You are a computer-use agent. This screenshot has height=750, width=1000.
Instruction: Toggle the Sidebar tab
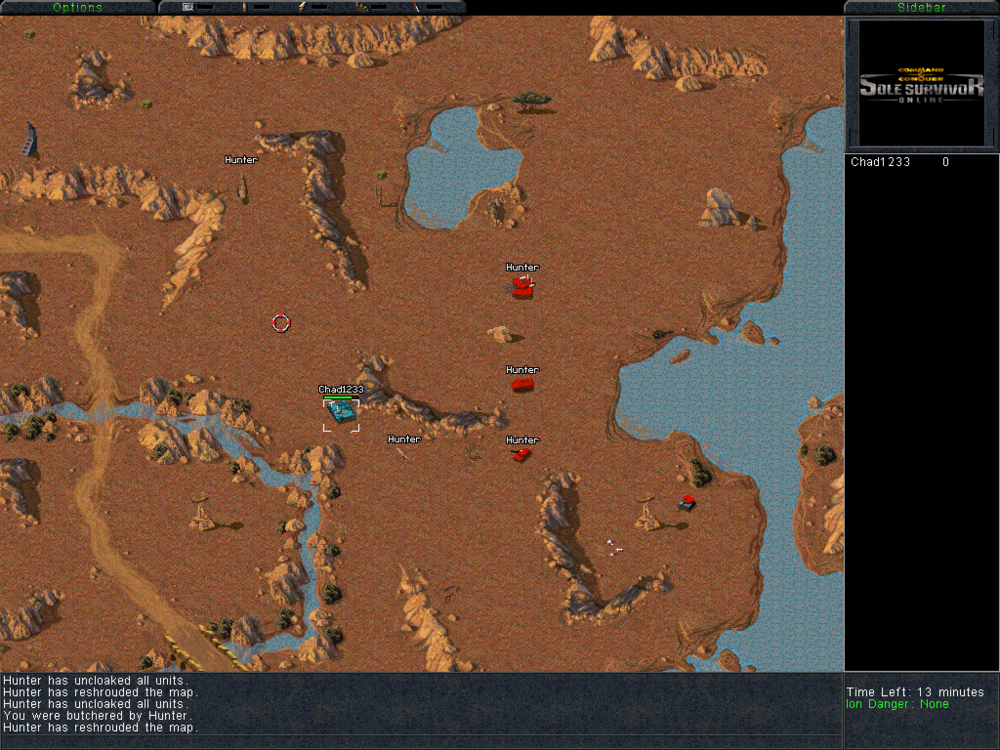[x=921, y=7]
